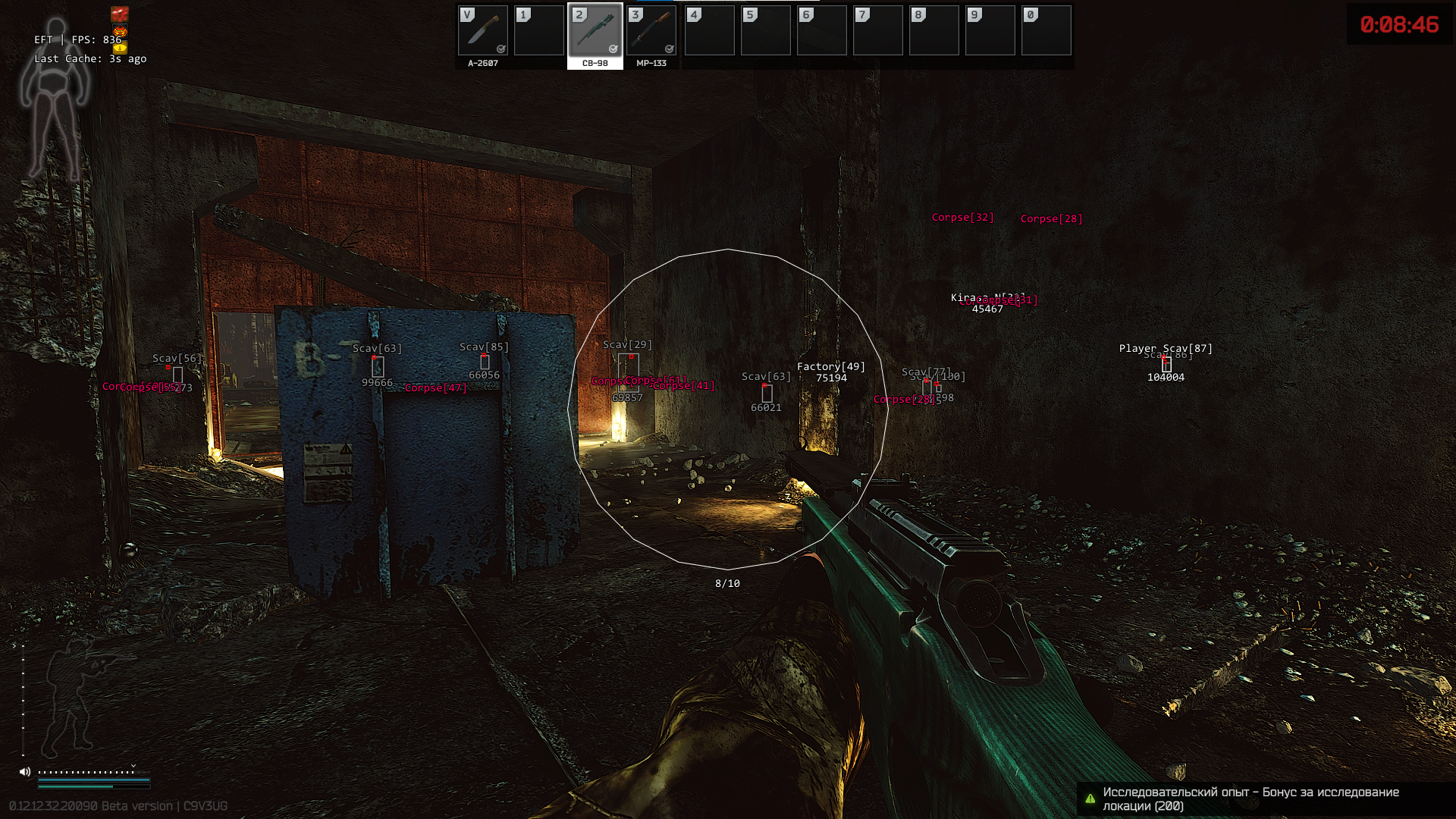Click the body health silhouette
This screenshot has height=819, width=1456.
click(55, 99)
